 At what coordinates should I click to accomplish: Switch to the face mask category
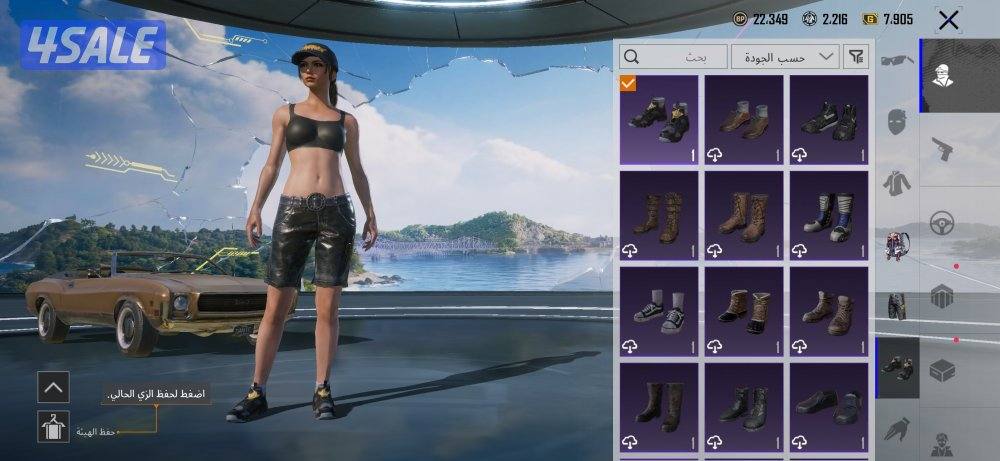[895, 123]
